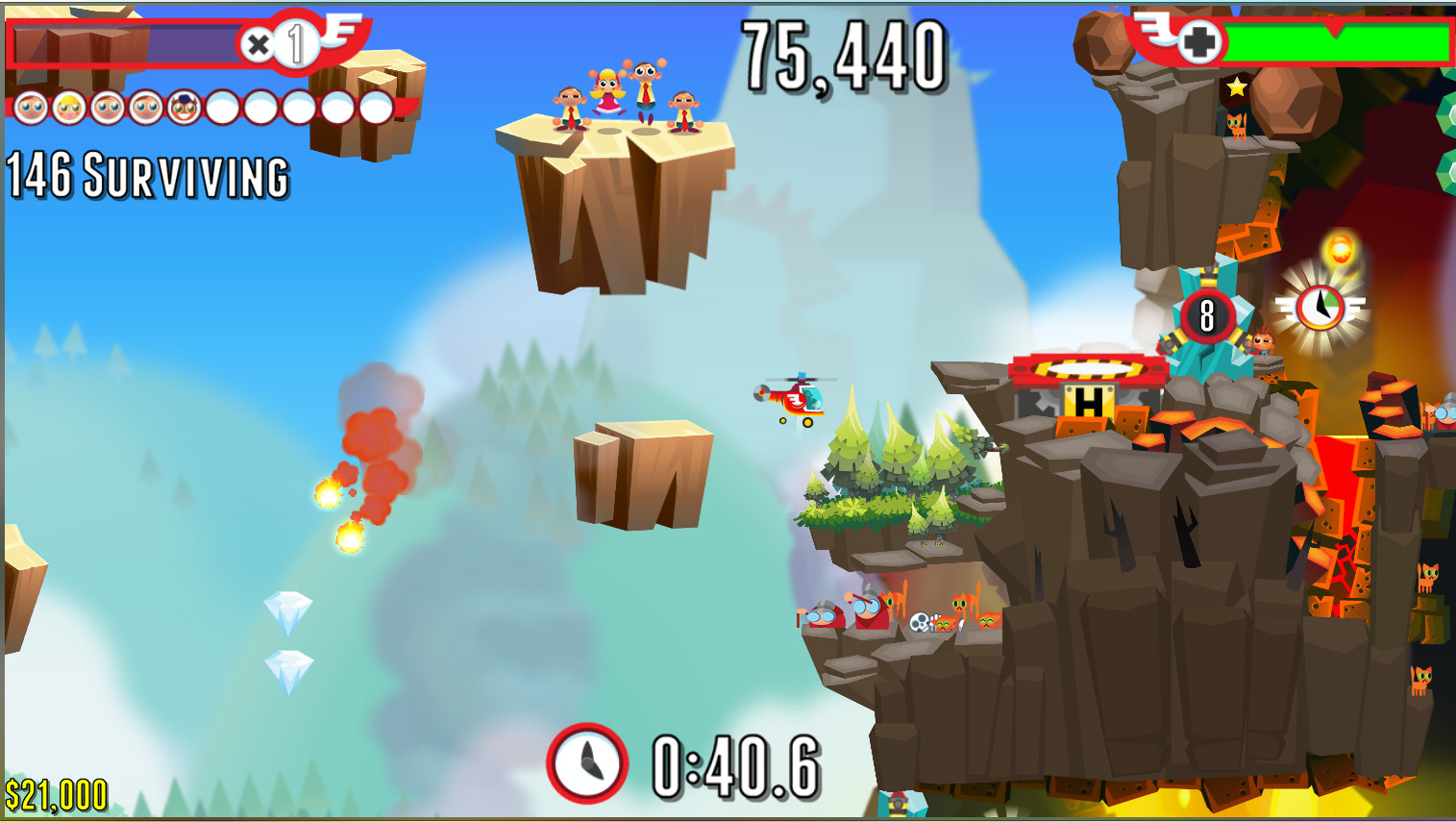The image size is (1456, 822).
Task: Click the medical cross health icon
Action: click(x=1199, y=42)
